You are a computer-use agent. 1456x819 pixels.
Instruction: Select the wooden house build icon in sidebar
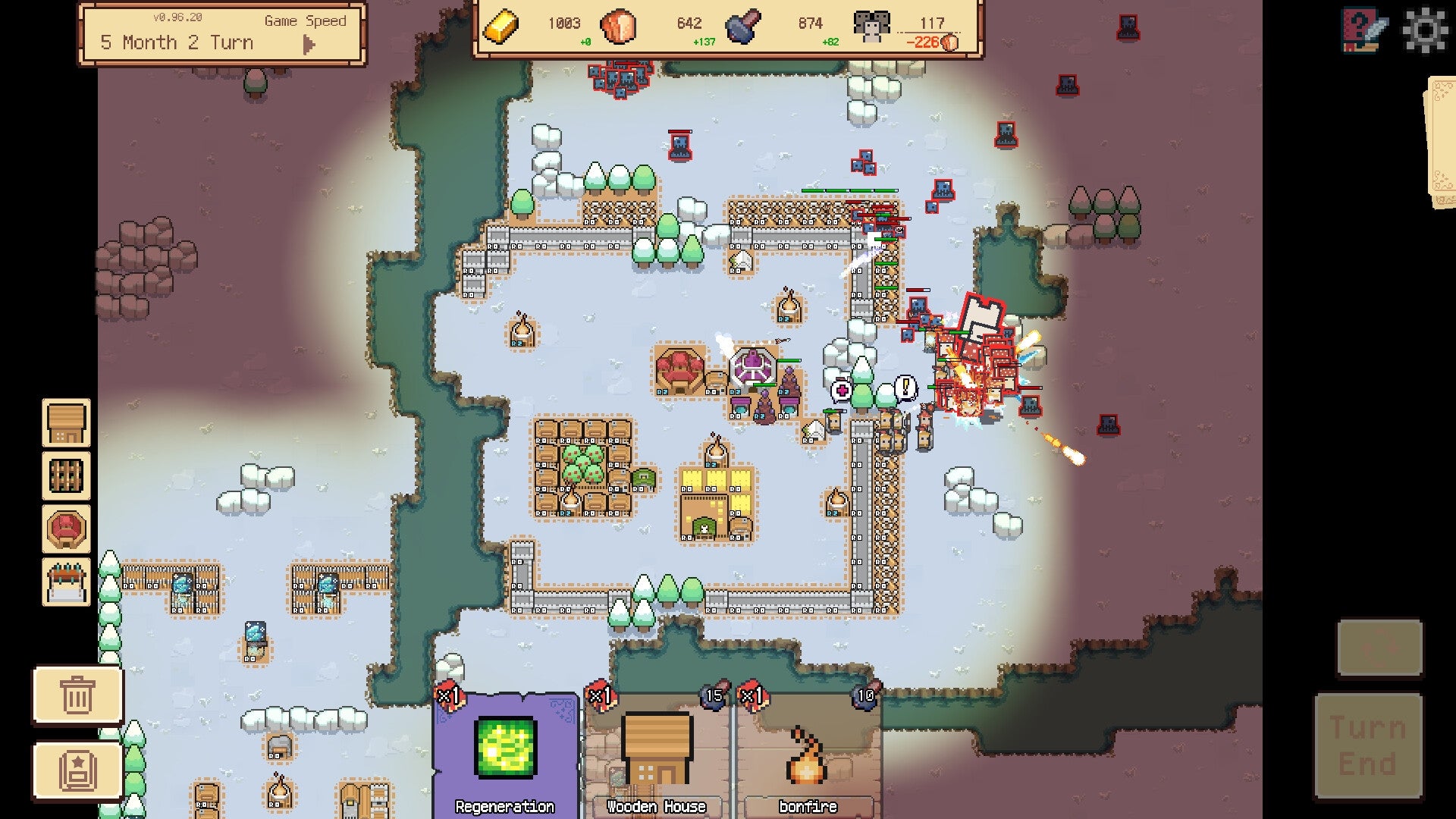pos(65,422)
